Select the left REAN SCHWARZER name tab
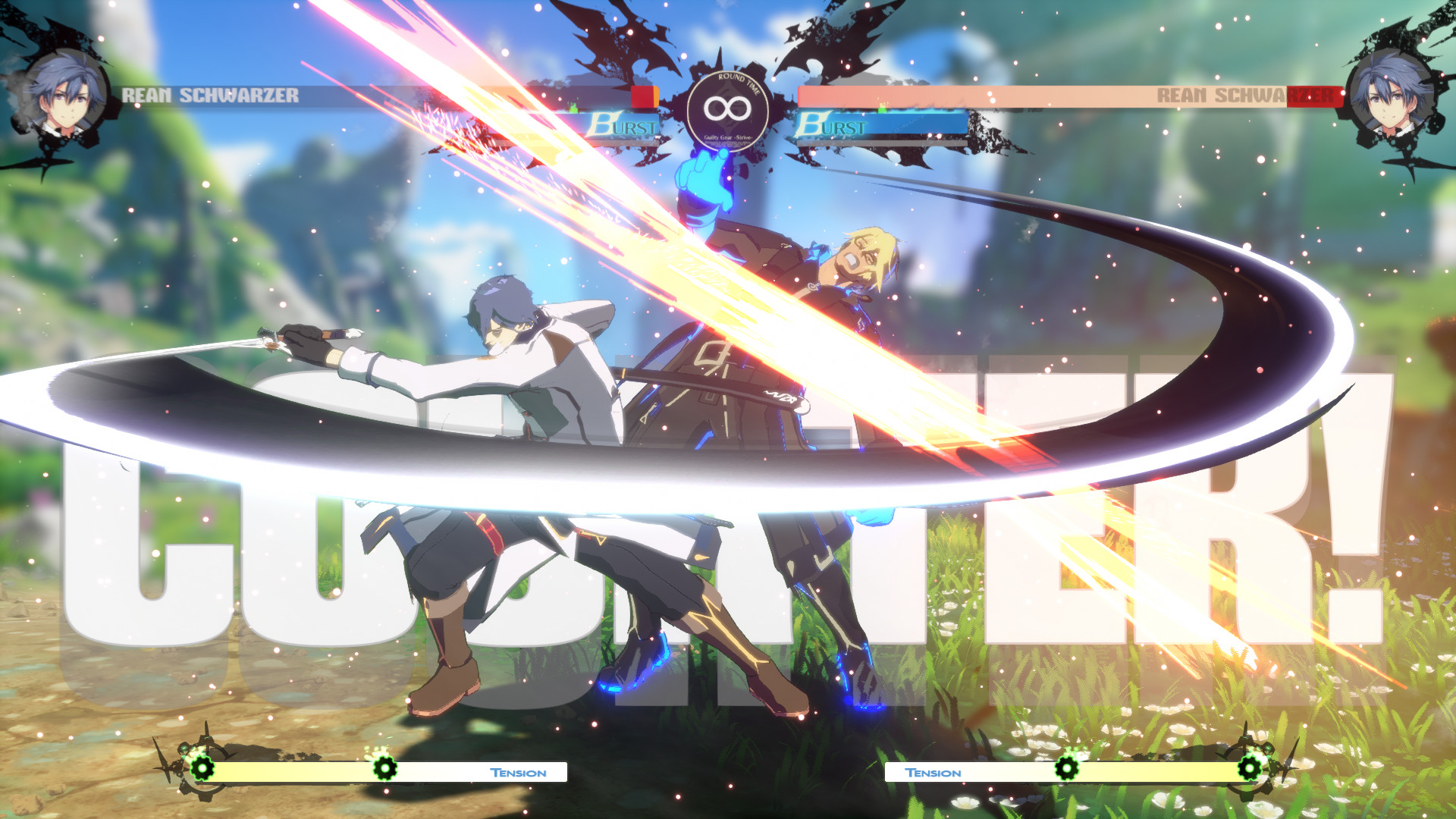This screenshot has width=1456, height=819. pyautogui.click(x=212, y=95)
